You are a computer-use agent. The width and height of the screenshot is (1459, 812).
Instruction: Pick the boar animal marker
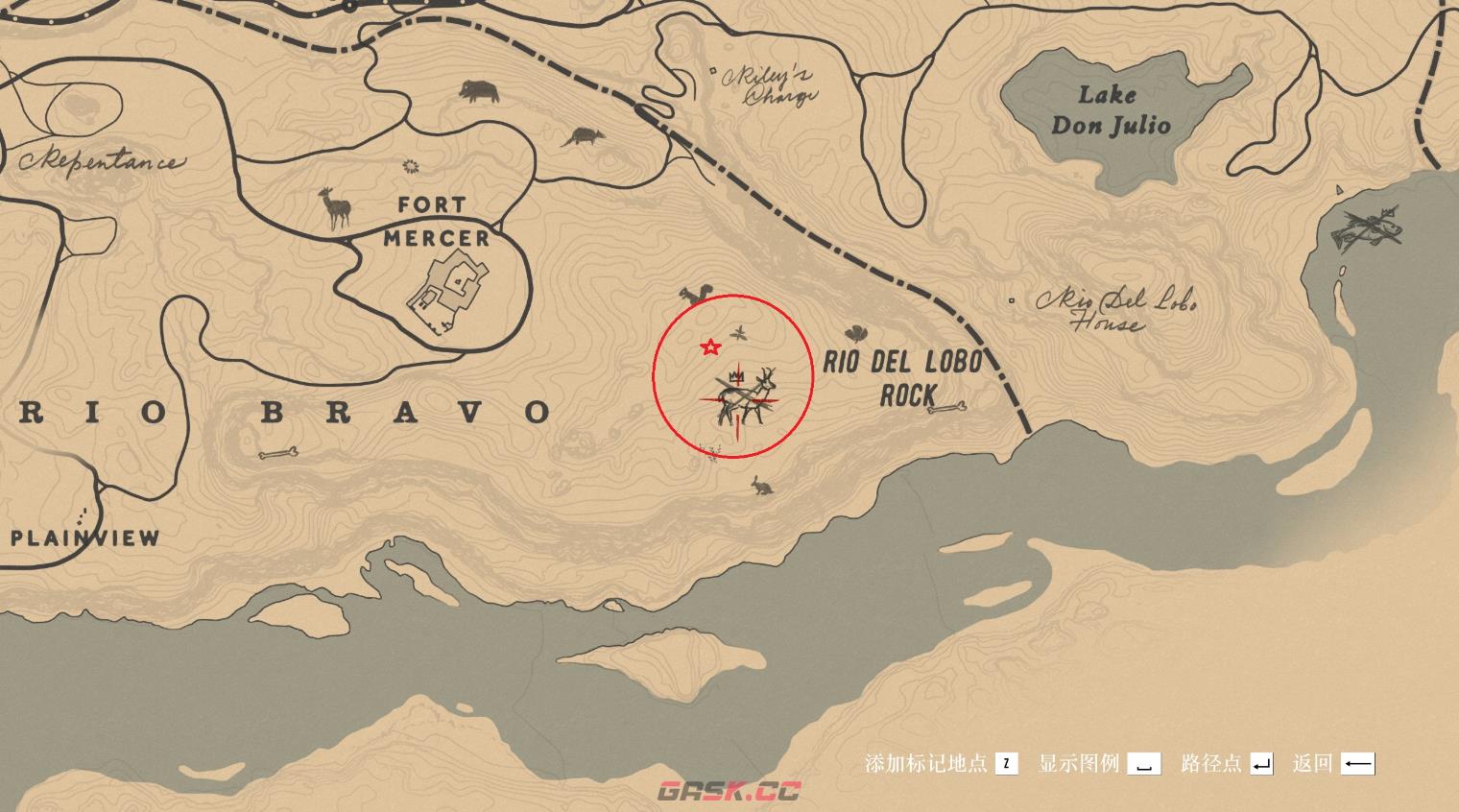click(479, 91)
